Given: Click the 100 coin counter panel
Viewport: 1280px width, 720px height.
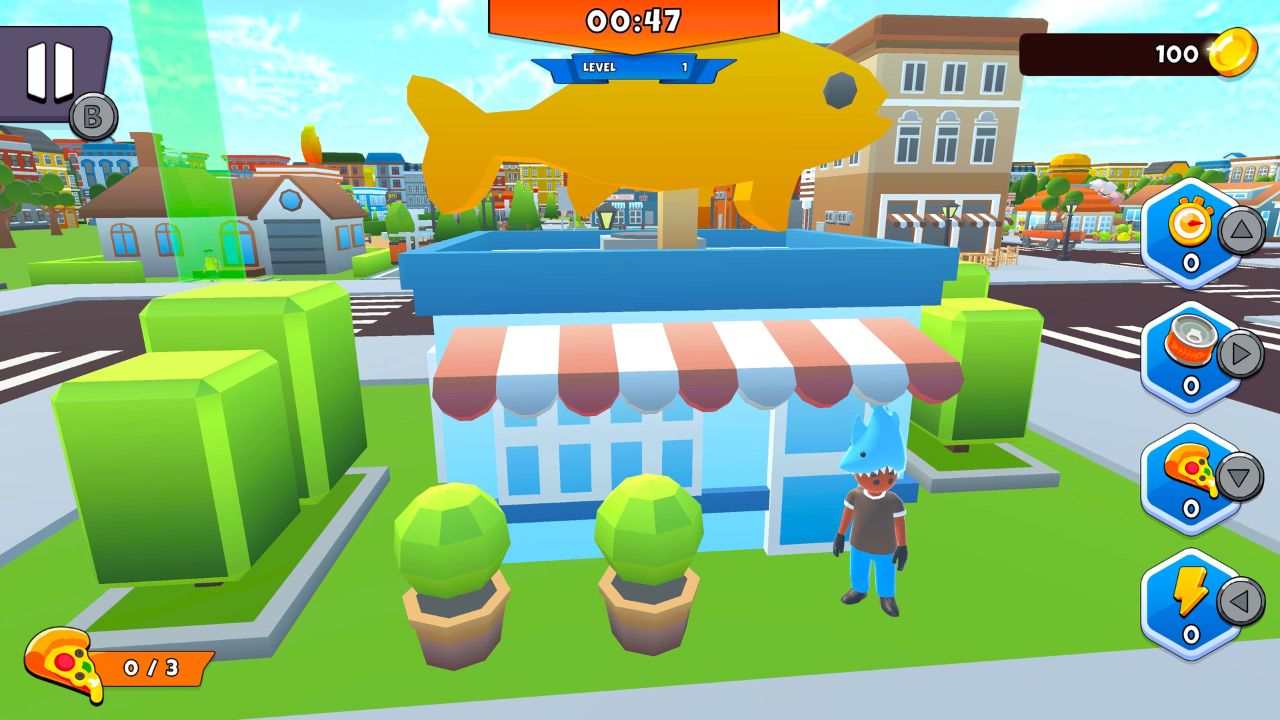Looking at the screenshot, I should [1150, 54].
